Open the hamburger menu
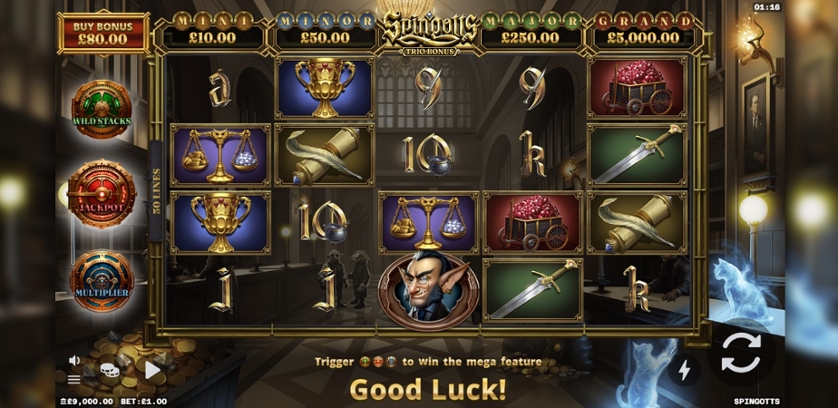The width and height of the screenshot is (838, 408). pos(74,379)
